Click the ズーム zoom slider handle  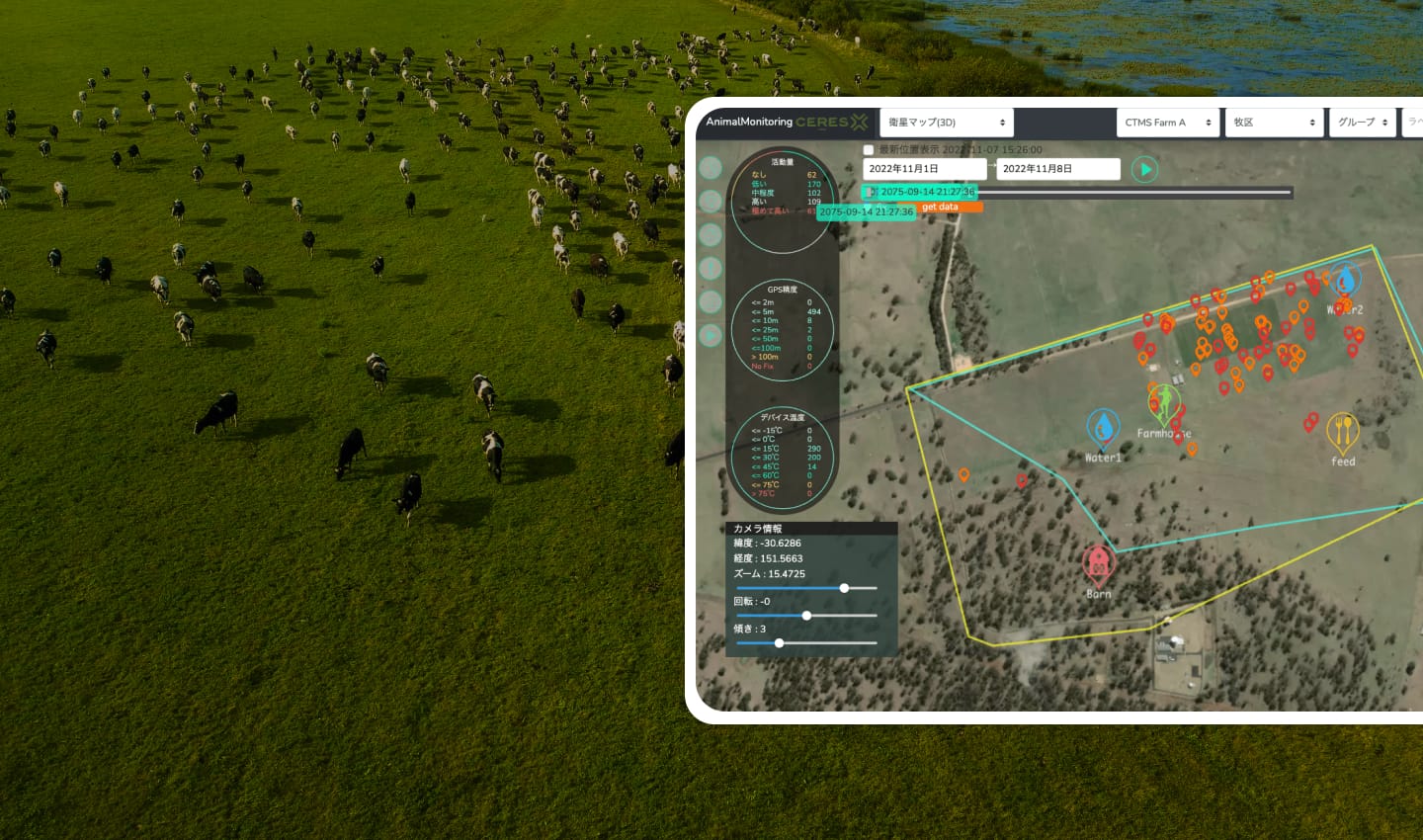tap(844, 588)
